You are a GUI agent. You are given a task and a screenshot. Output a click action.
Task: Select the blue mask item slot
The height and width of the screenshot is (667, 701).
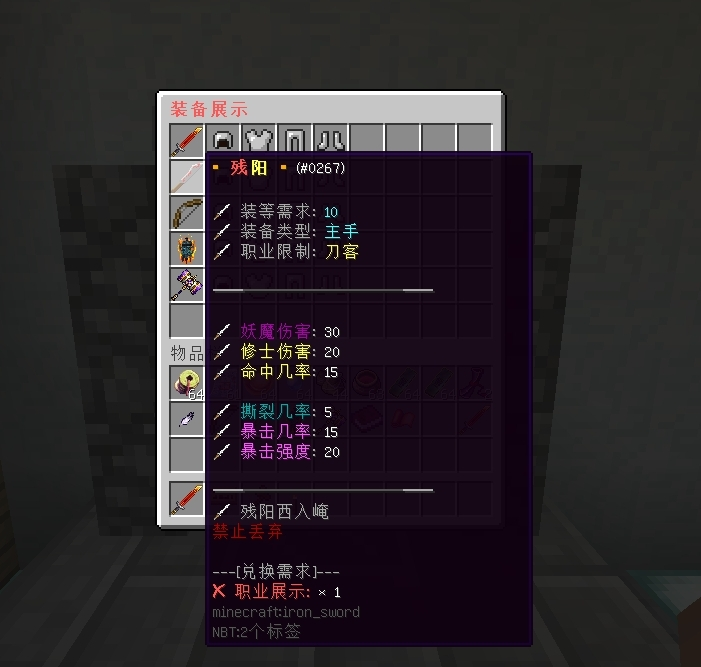187,249
